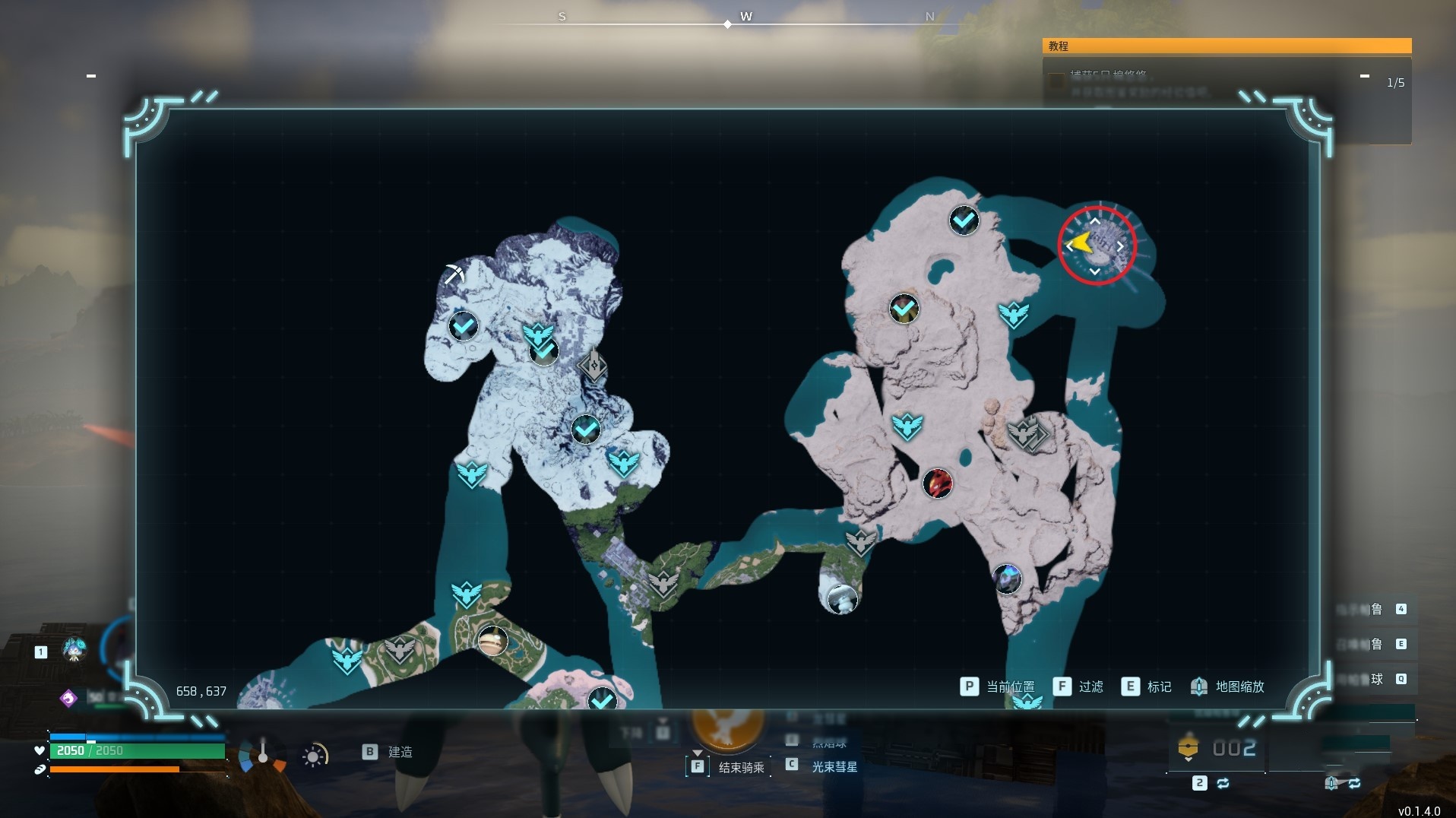This screenshot has height=818, width=1456.
Task: Click the 当前位置 current location option
Action: (998, 686)
